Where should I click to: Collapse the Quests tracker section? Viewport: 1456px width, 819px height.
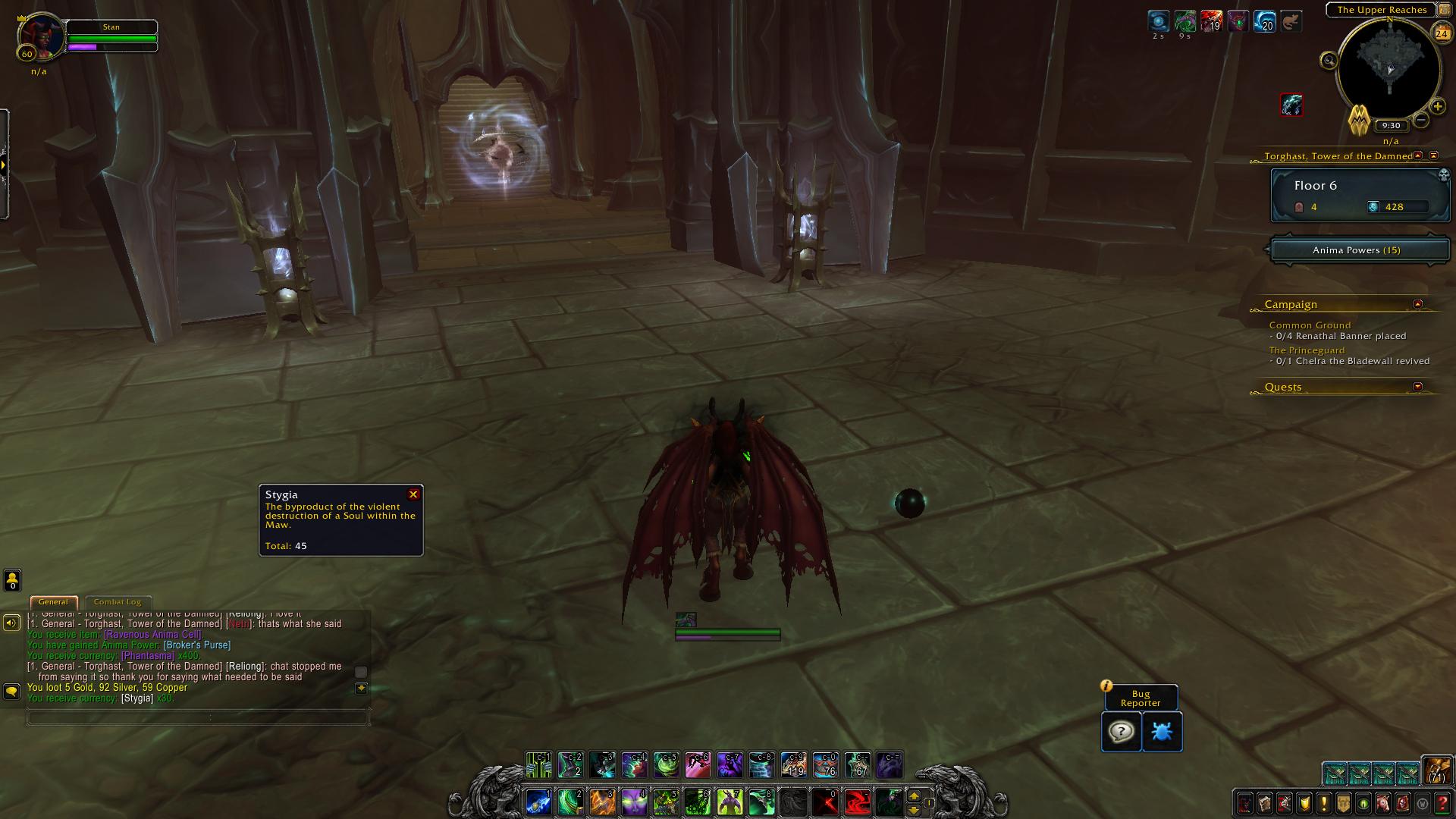[1417, 387]
